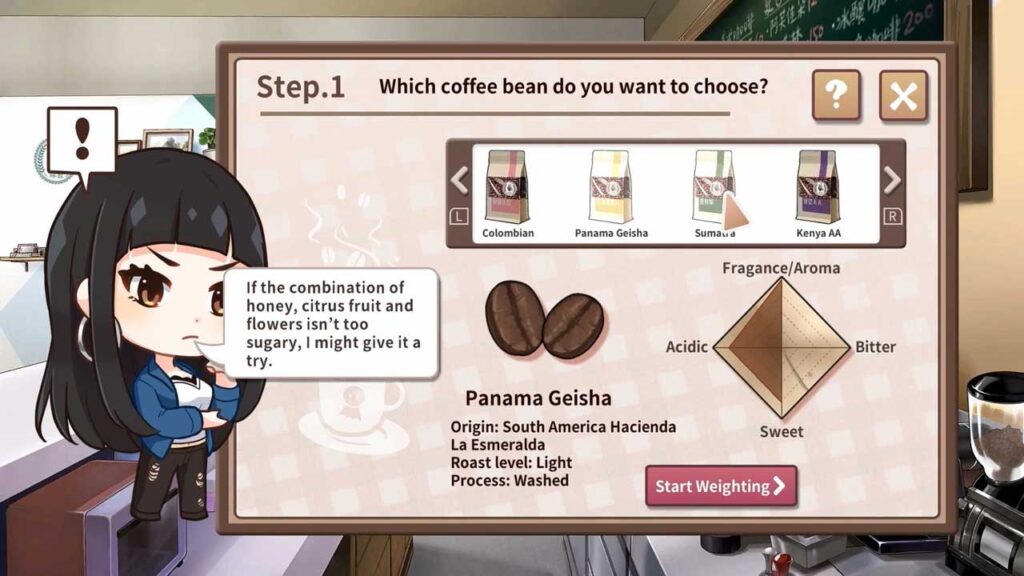Open help with the question mark button
The image size is (1024, 576).
836,96
